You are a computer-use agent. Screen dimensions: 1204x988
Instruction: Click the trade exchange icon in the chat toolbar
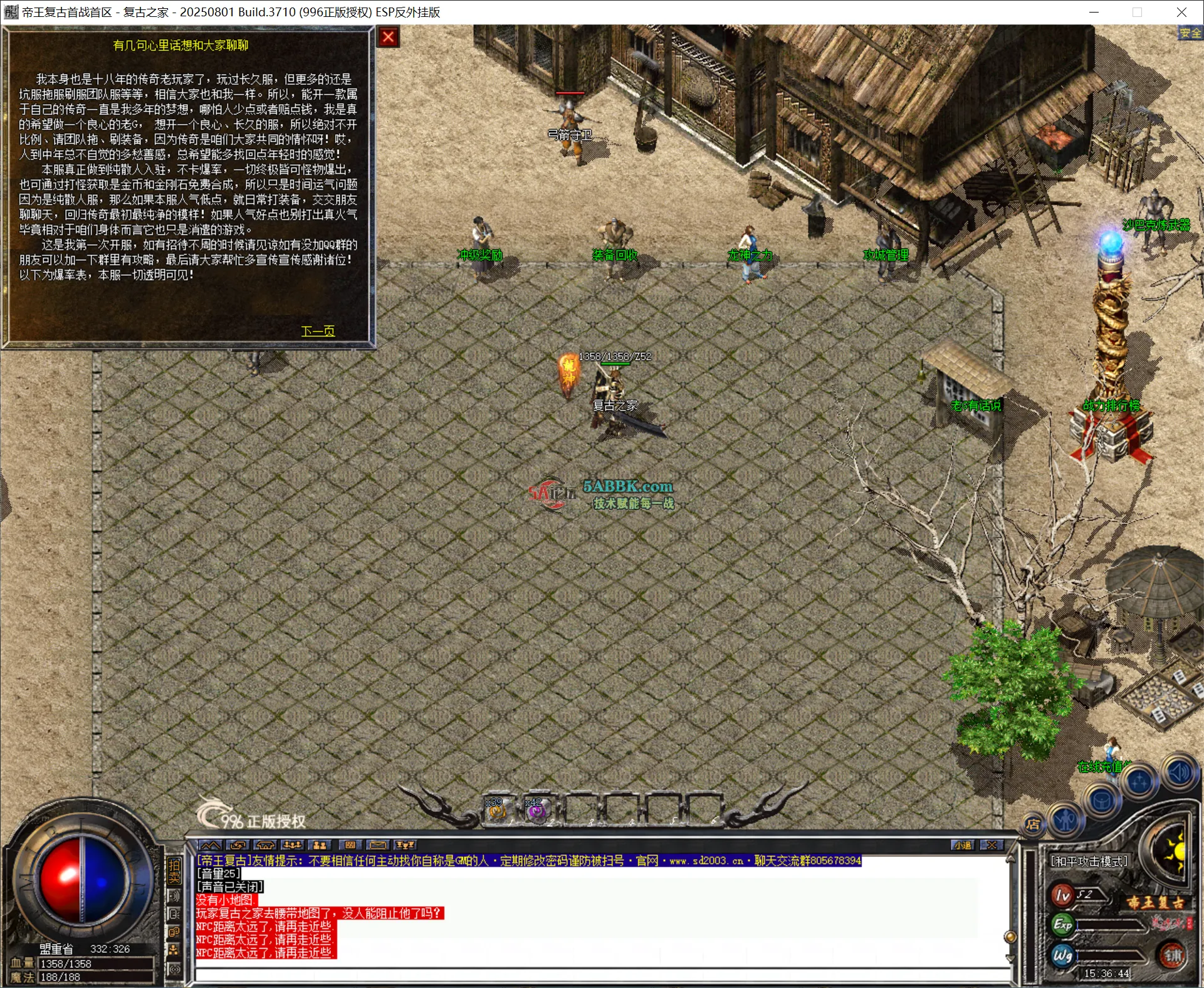point(238,844)
